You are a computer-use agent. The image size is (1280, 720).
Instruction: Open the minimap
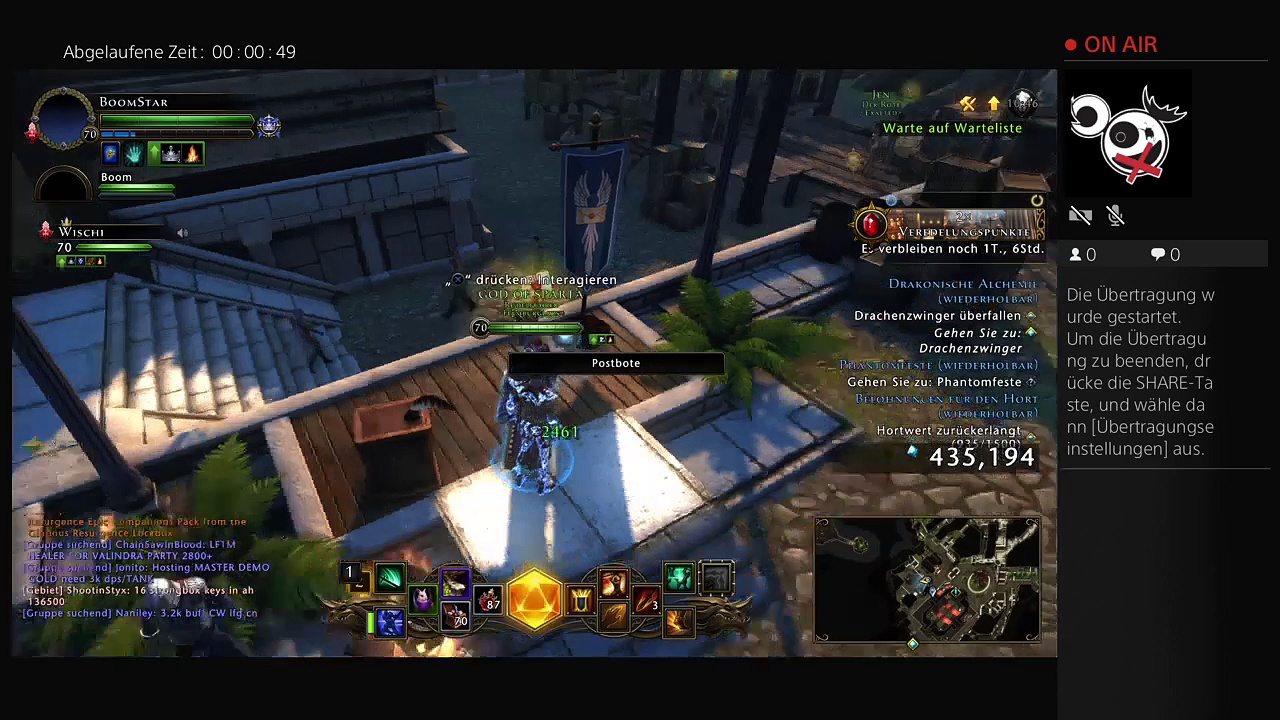pos(927,579)
